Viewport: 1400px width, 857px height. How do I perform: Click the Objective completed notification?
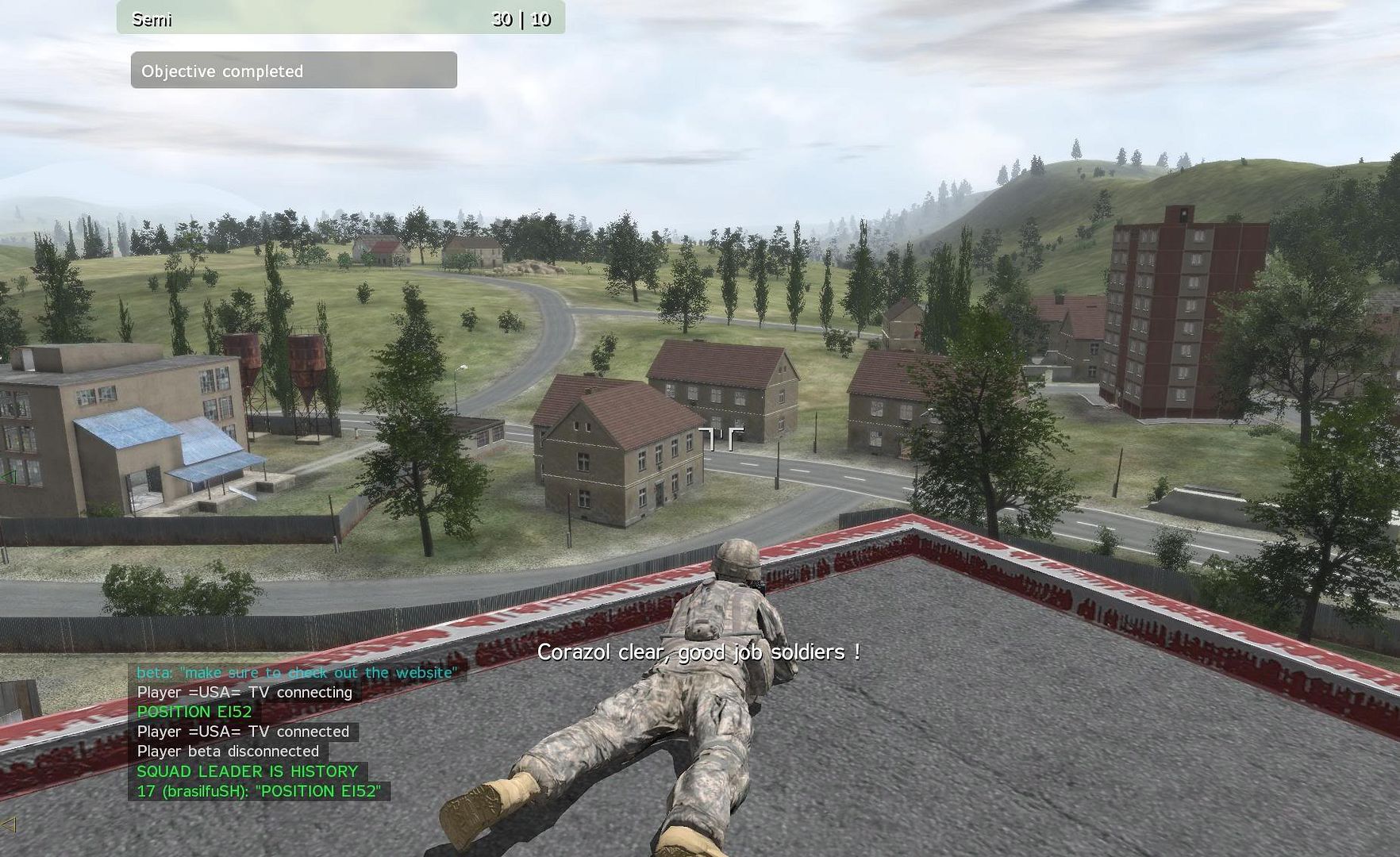294,71
